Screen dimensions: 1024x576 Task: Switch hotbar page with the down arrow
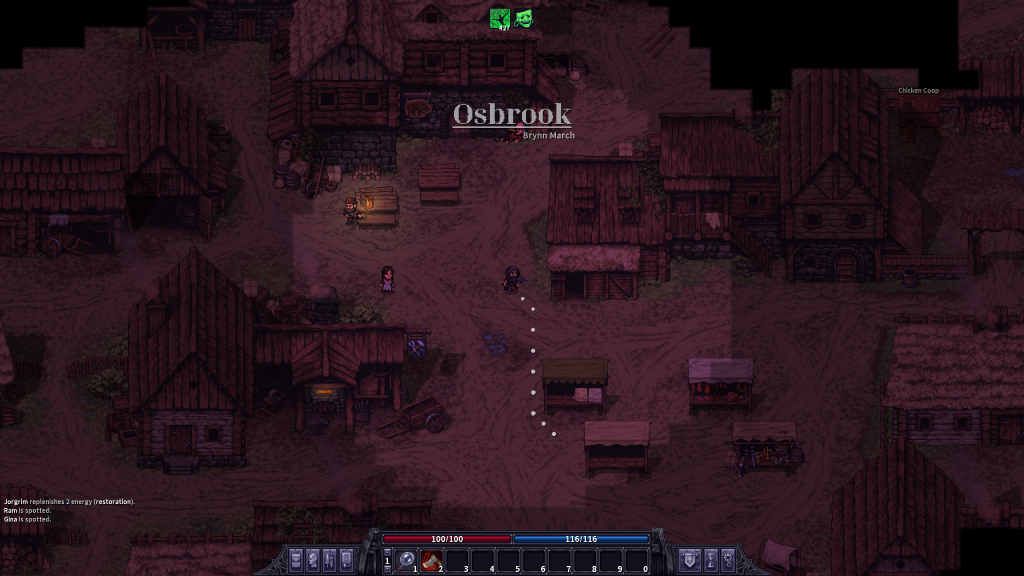(387, 569)
